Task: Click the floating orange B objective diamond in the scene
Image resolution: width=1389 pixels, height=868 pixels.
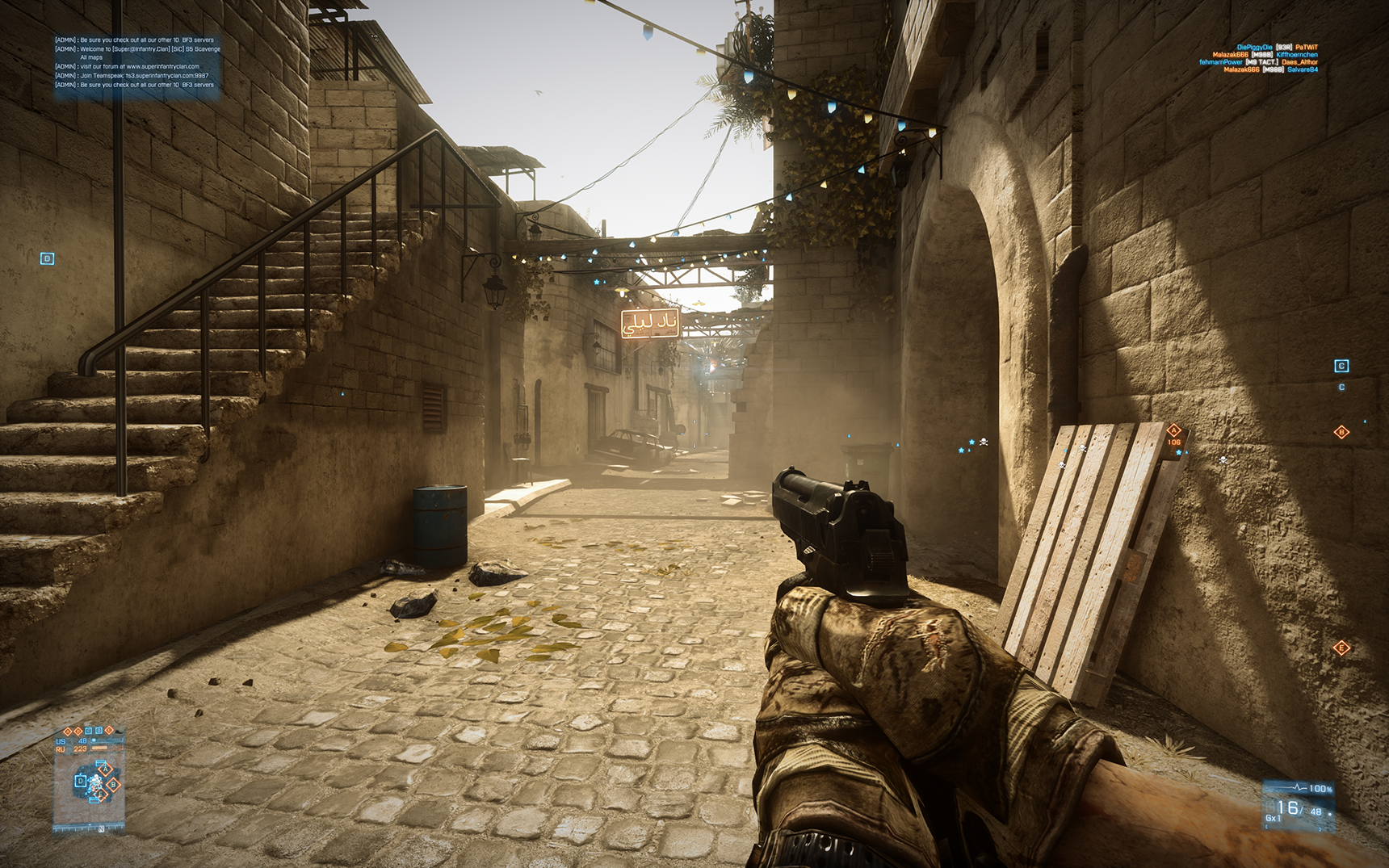Action: pos(1341,432)
